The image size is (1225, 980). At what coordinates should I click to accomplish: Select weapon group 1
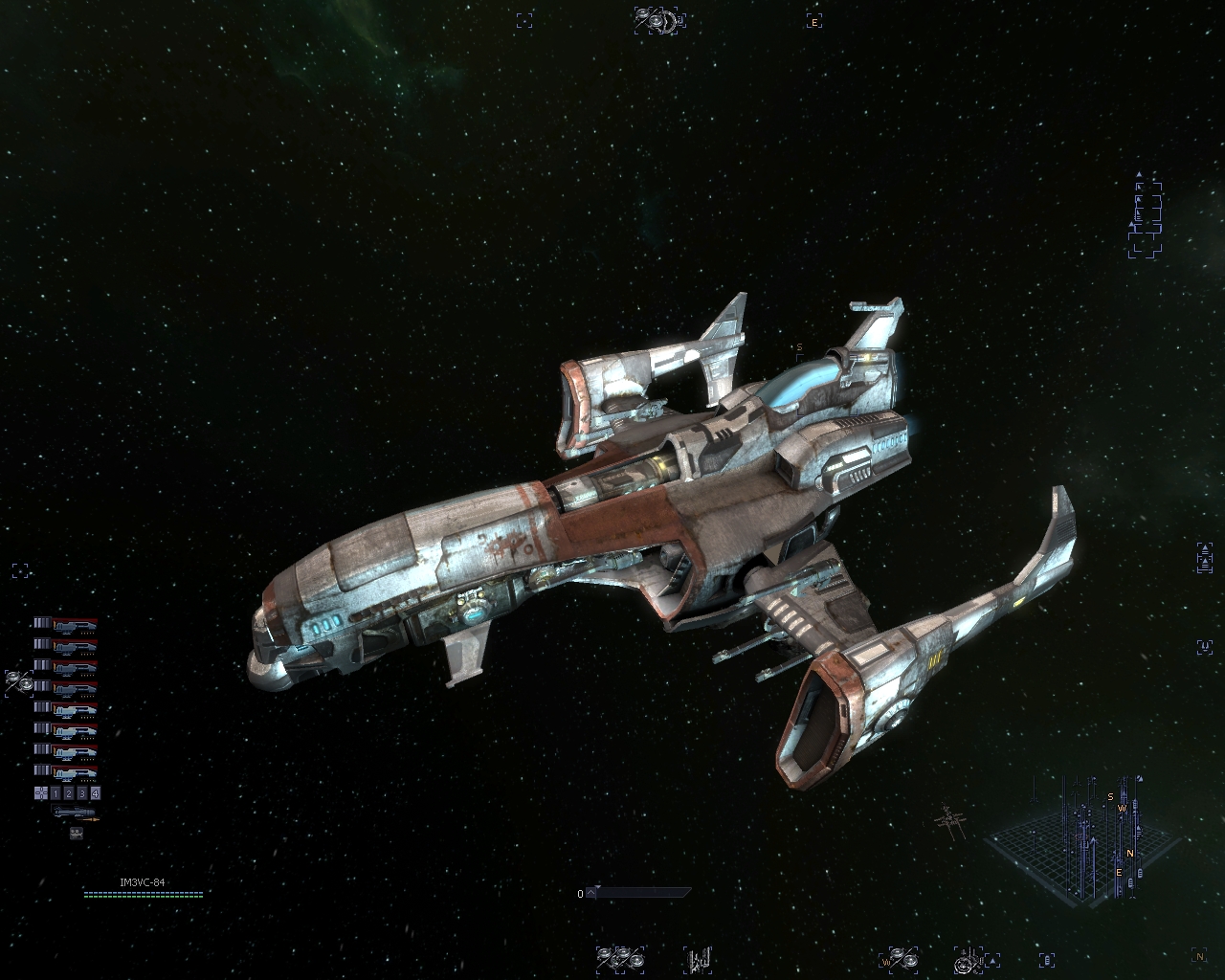(56, 793)
